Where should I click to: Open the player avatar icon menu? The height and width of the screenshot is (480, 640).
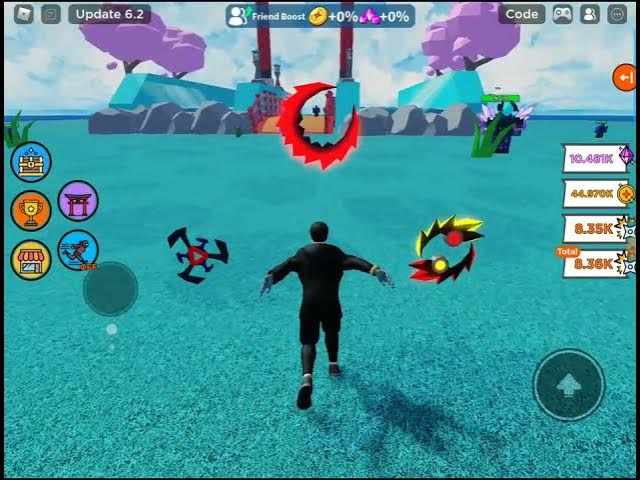[589, 14]
